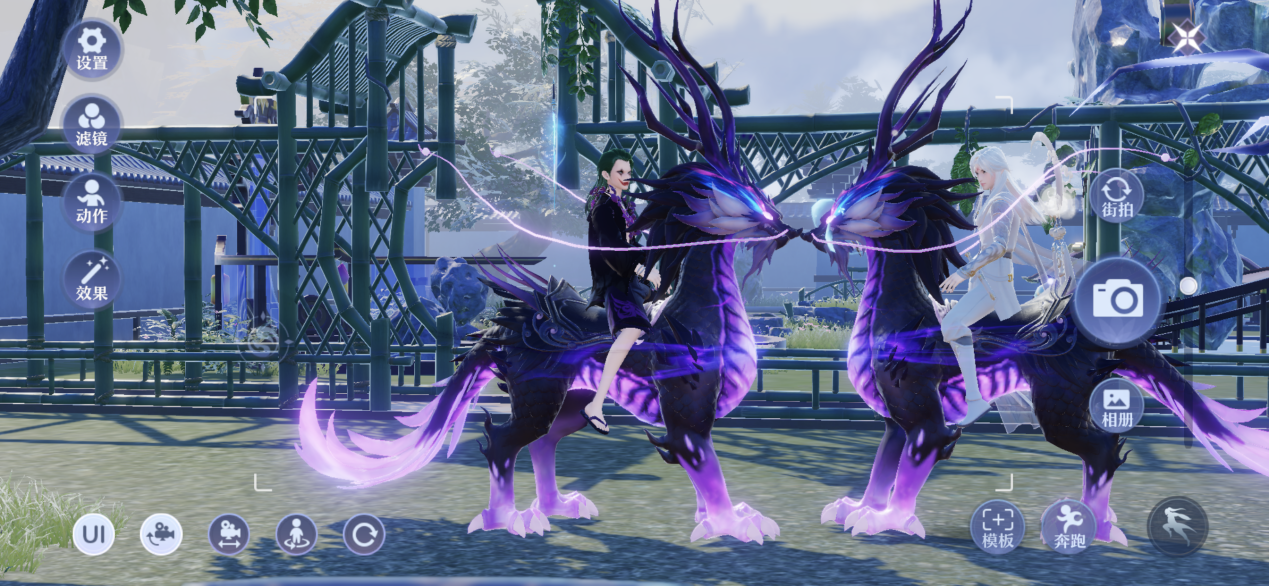Open the 滤镜 filter options
This screenshot has height=586, width=1269.
[x=92, y=125]
